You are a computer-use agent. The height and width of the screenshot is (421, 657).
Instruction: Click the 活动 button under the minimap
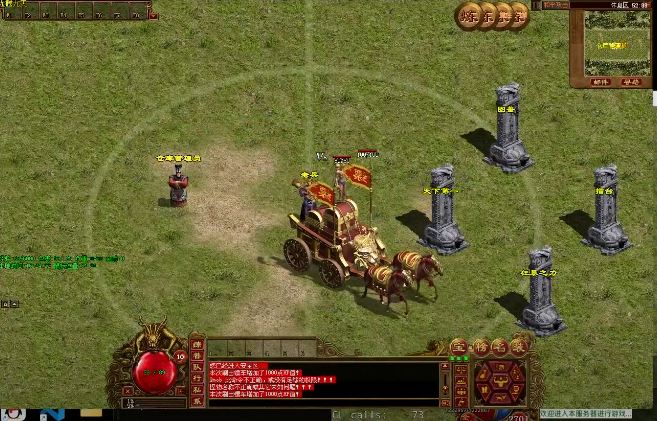click(632, 82)
